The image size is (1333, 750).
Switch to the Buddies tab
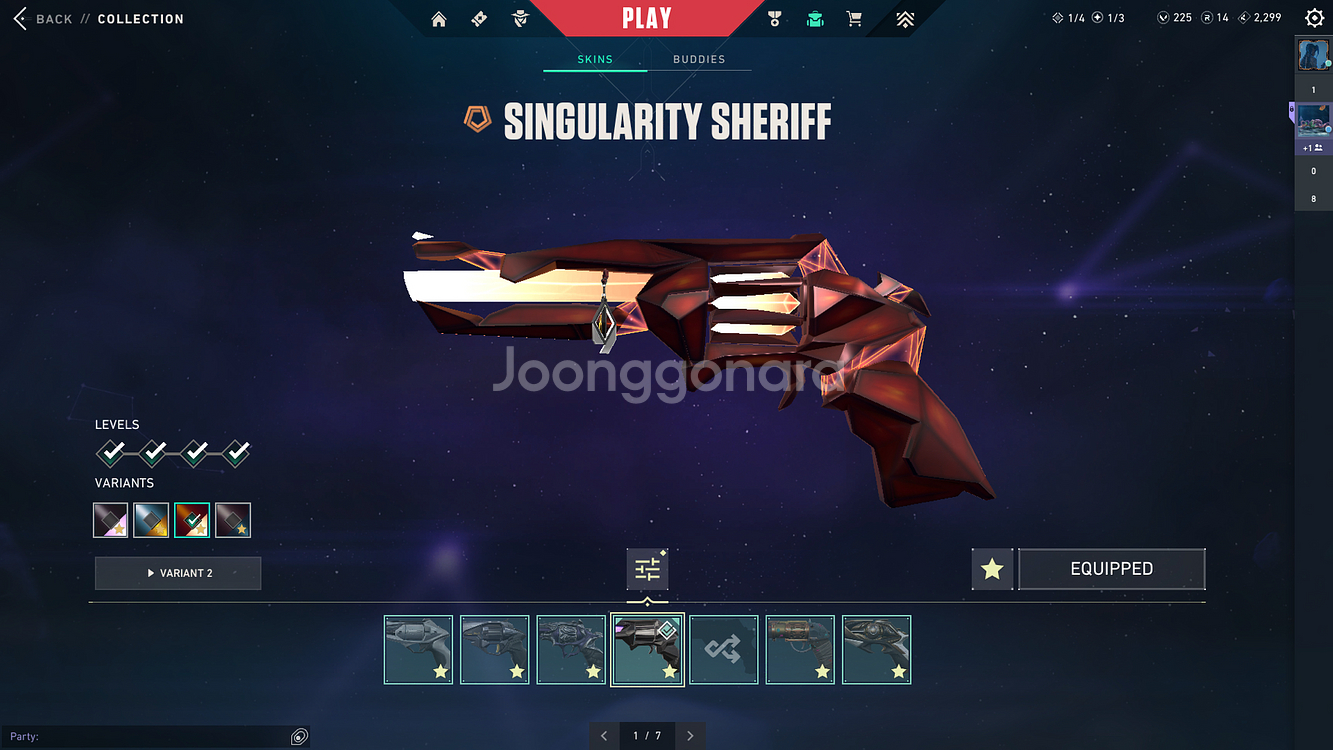click(x=699, y=59)
